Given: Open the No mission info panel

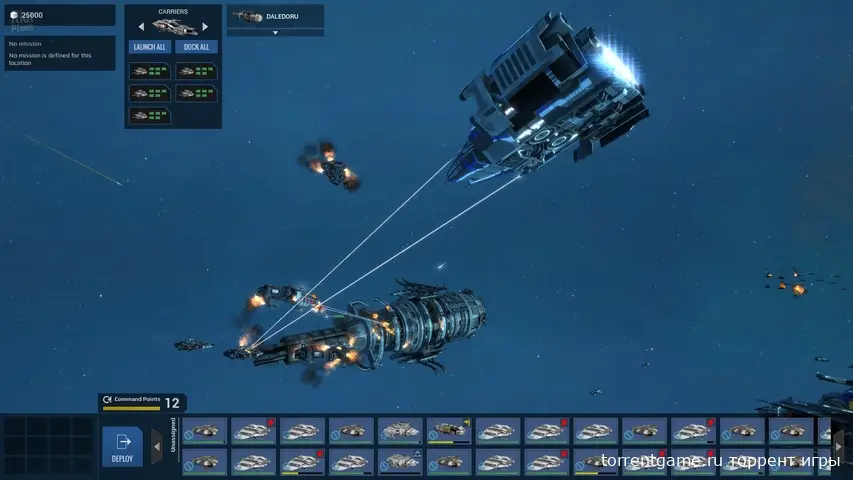Looking at the screenshot, I should 59,55.
